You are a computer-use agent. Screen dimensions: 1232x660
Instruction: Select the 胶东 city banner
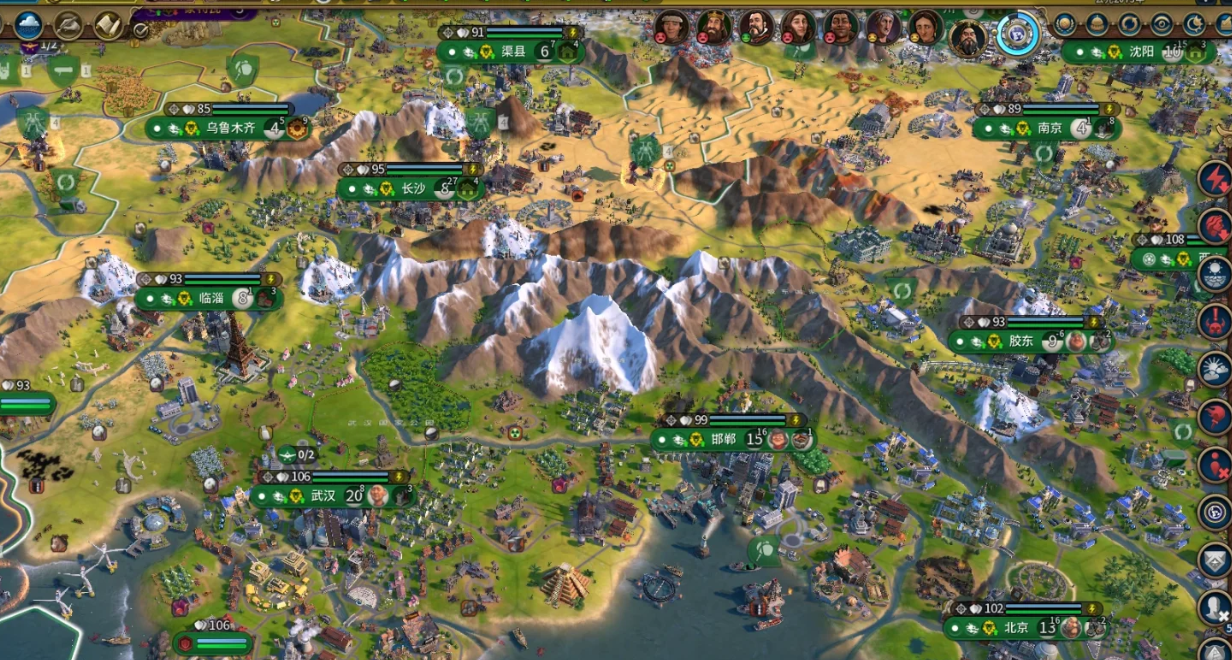1020,341
